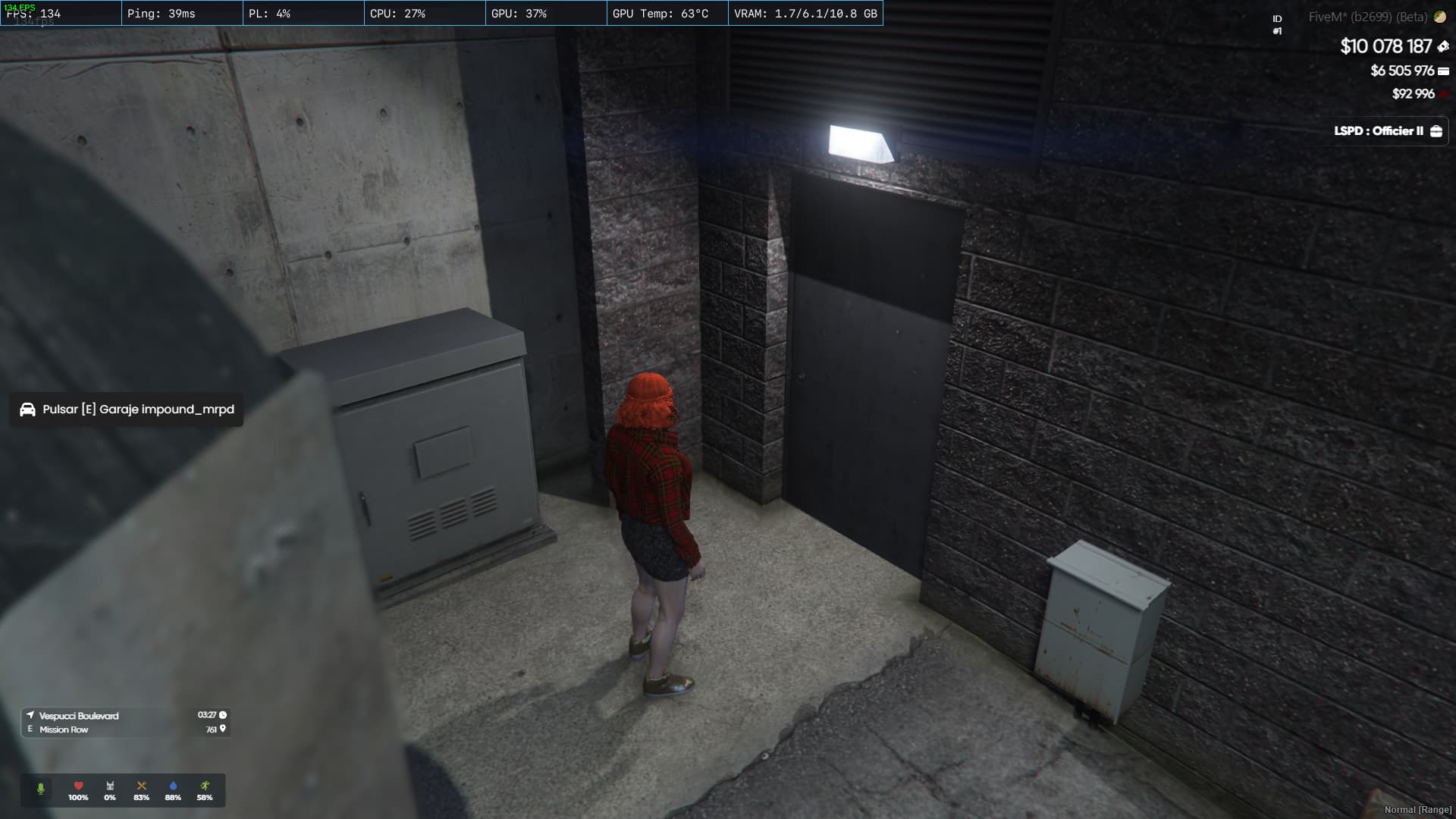The width and height of the screenshot is (1456, 819).
Task: Click the briefcase icon on the LSPD badge
Action: 1435,130
